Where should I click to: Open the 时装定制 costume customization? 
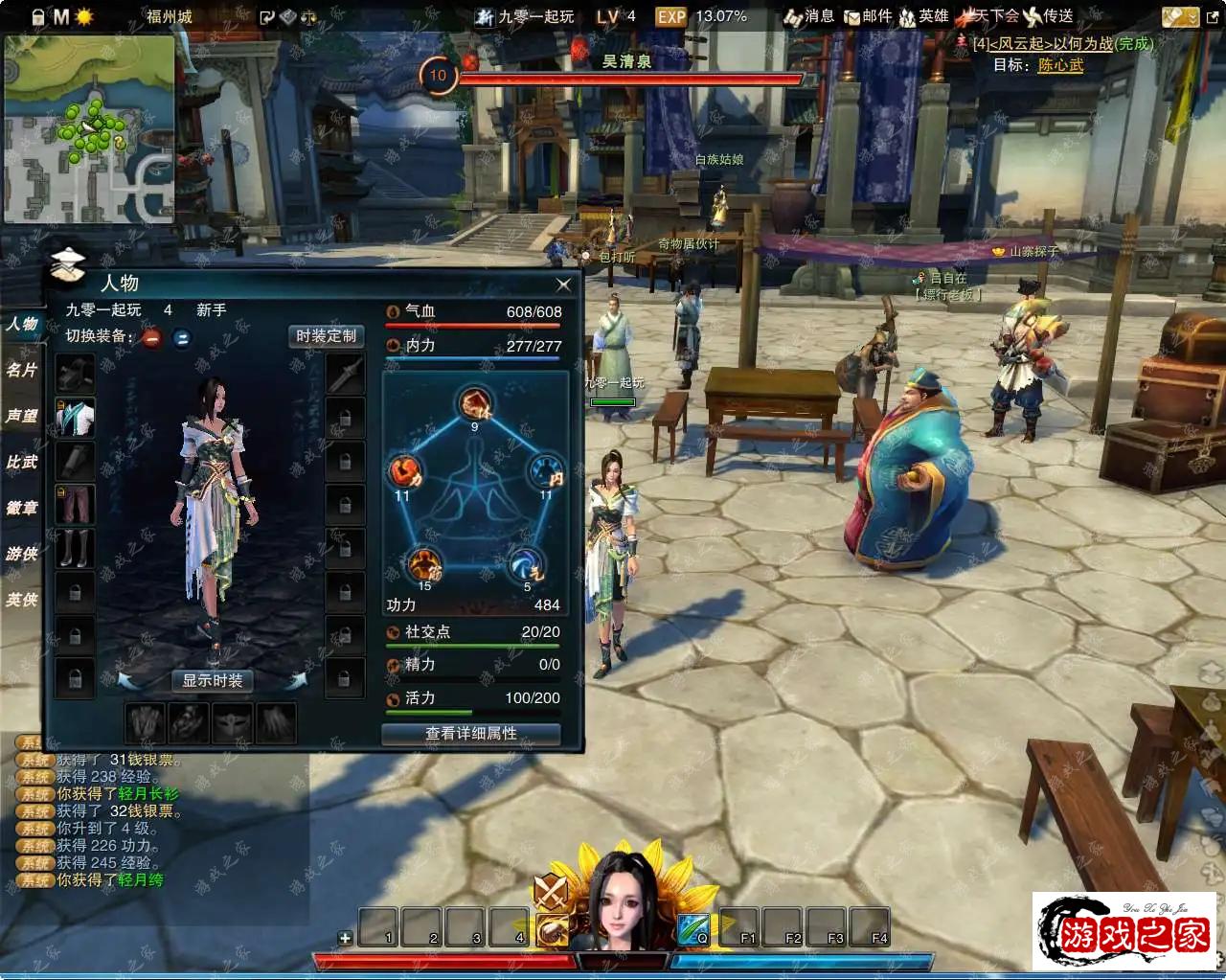(x=326, y=336)
